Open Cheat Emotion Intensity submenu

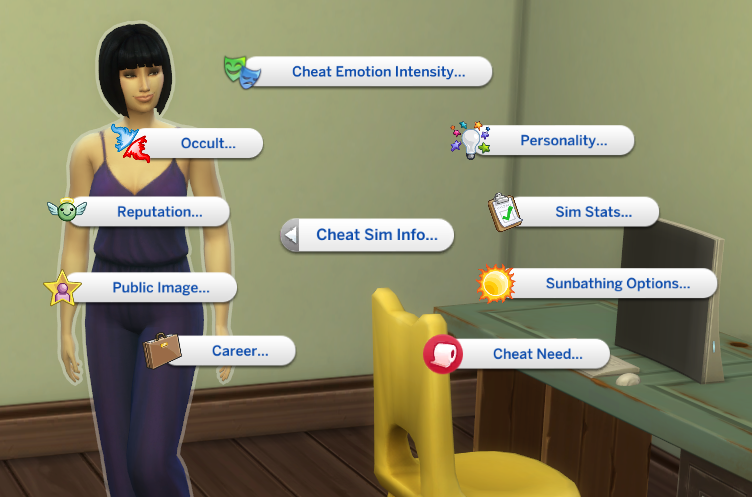(x=377, y=72)
